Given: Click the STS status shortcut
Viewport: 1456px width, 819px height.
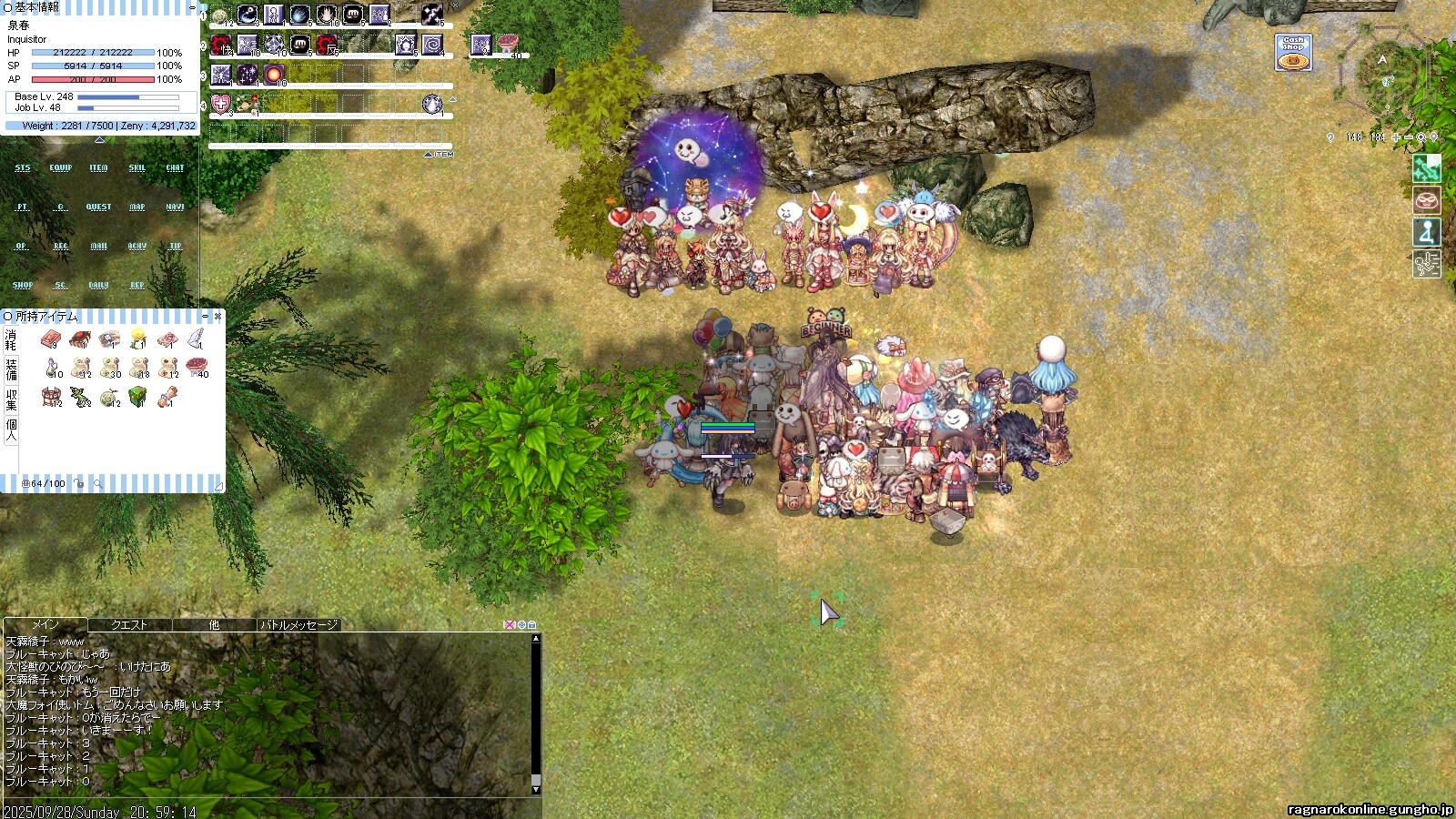Looking at the screenshot, I should [x=23, y=168].
